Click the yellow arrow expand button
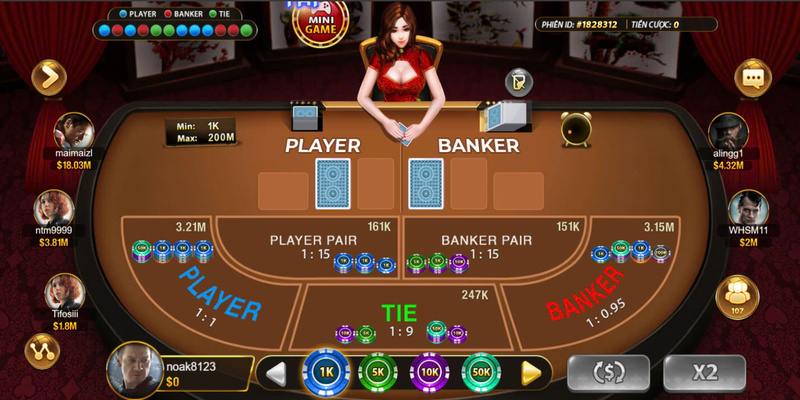 47,76
